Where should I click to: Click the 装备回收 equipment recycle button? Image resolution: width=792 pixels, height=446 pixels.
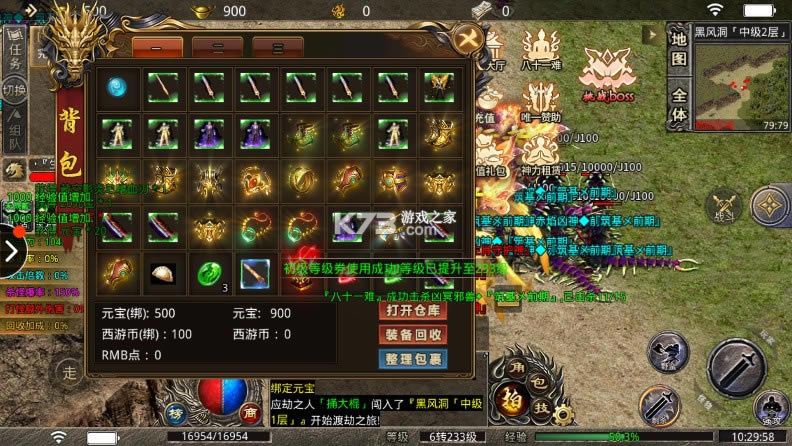pos(412,335)
